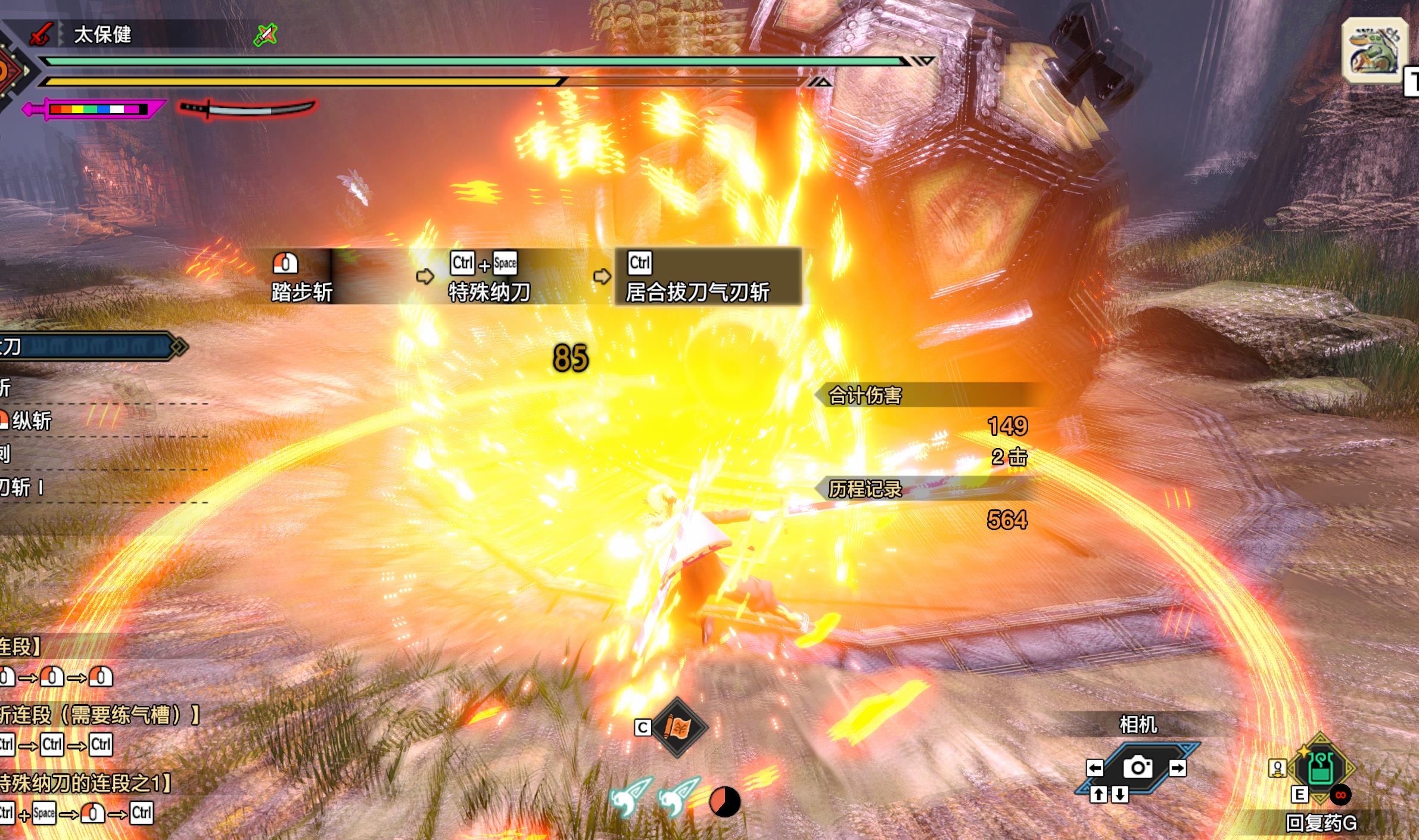Image resolution: width=1419 pixels, height=840 pixels.
Task: Activate the red scroll swap icon
Action: click(x=678, y=727)
